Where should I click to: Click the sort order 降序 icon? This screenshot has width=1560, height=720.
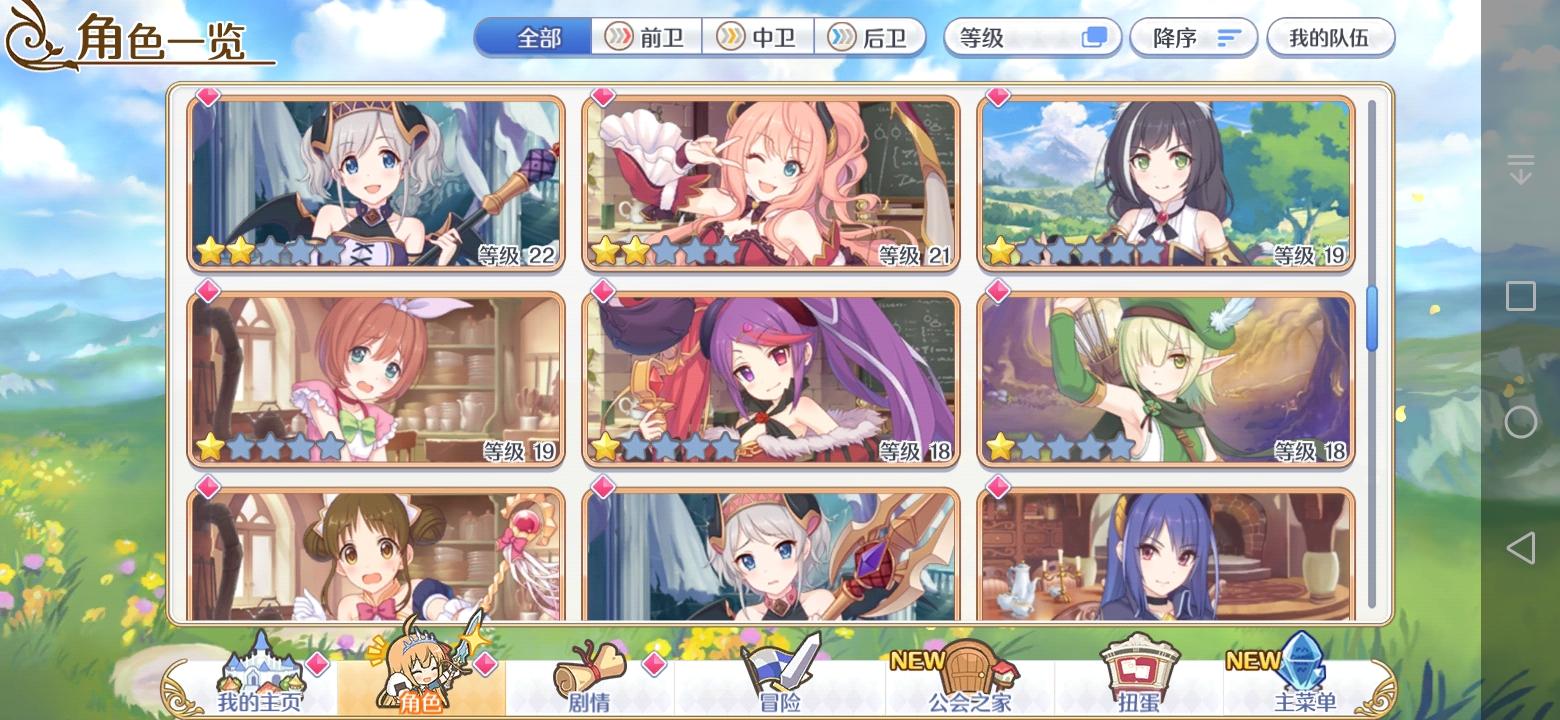click(x=1227, y=37)
